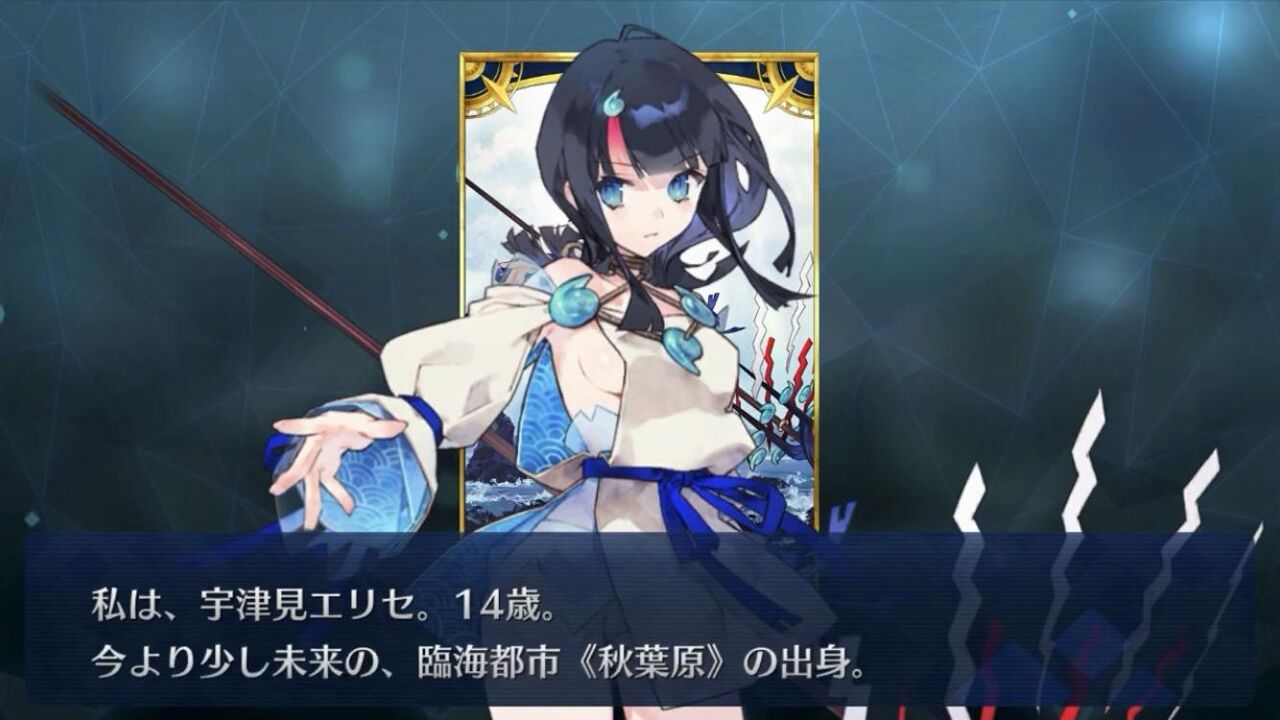Select the gear emblem near the right star

(x=806, y=72)
